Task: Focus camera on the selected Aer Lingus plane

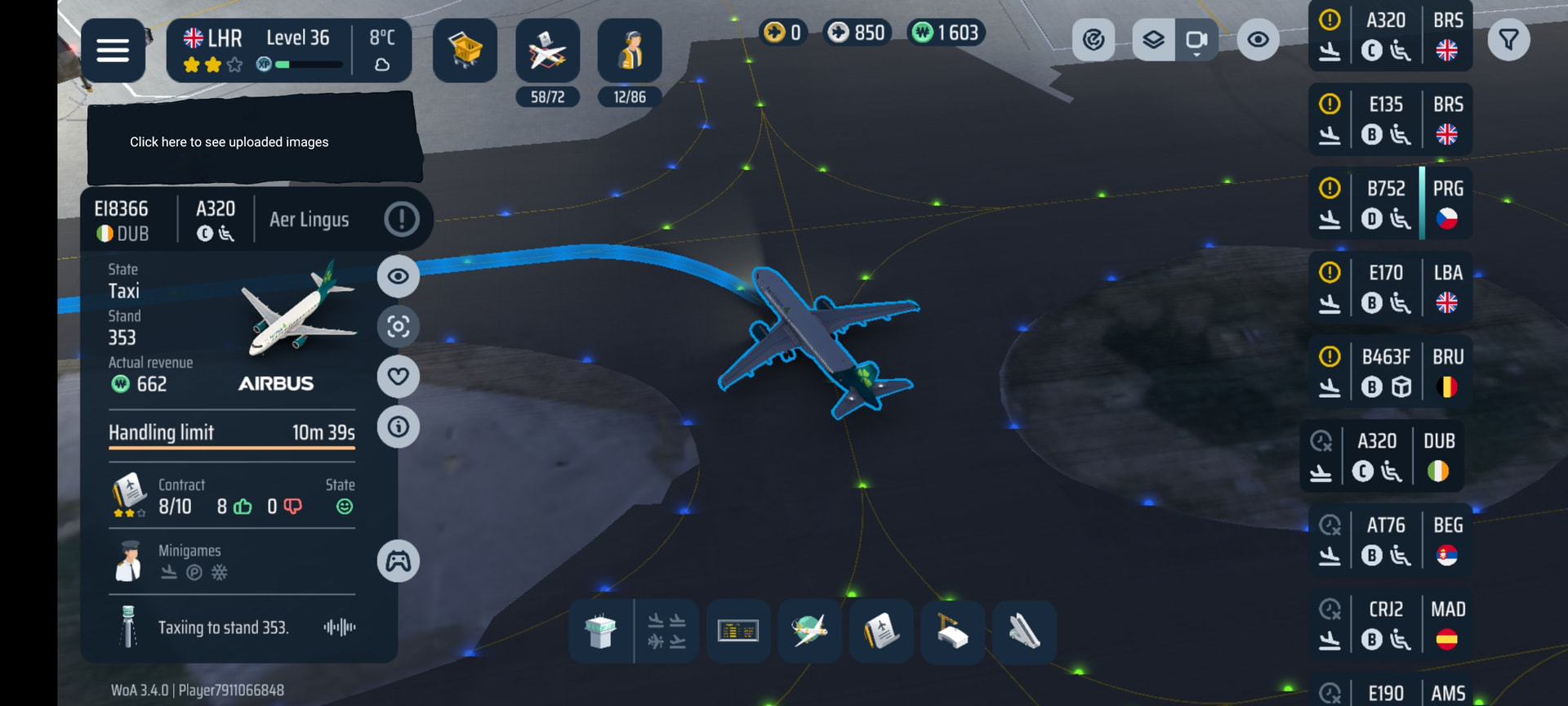Action: [399, 327]
